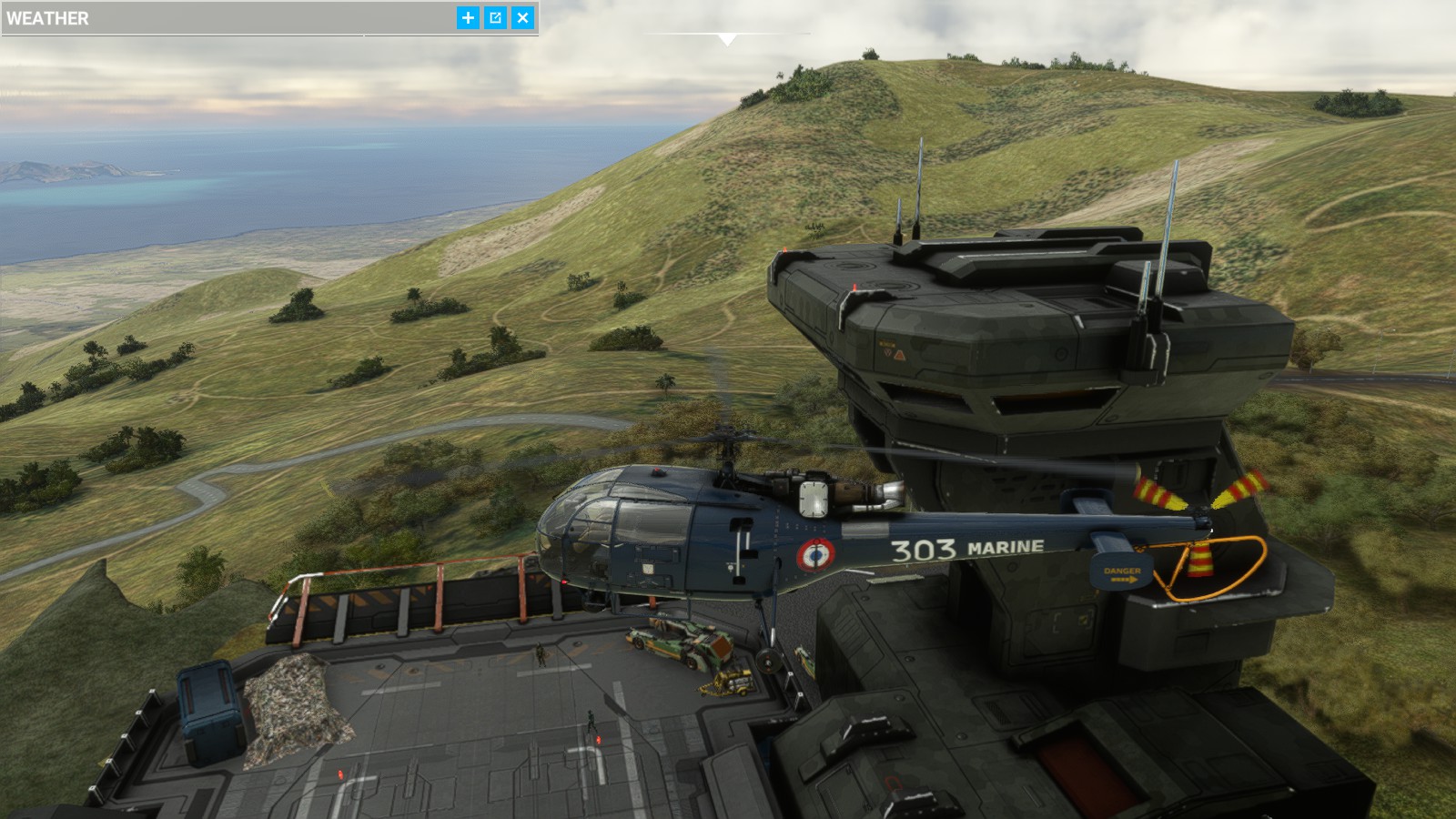Open the toolbar via the top arrow handle
1456x819 pixels.
[726, 38]
